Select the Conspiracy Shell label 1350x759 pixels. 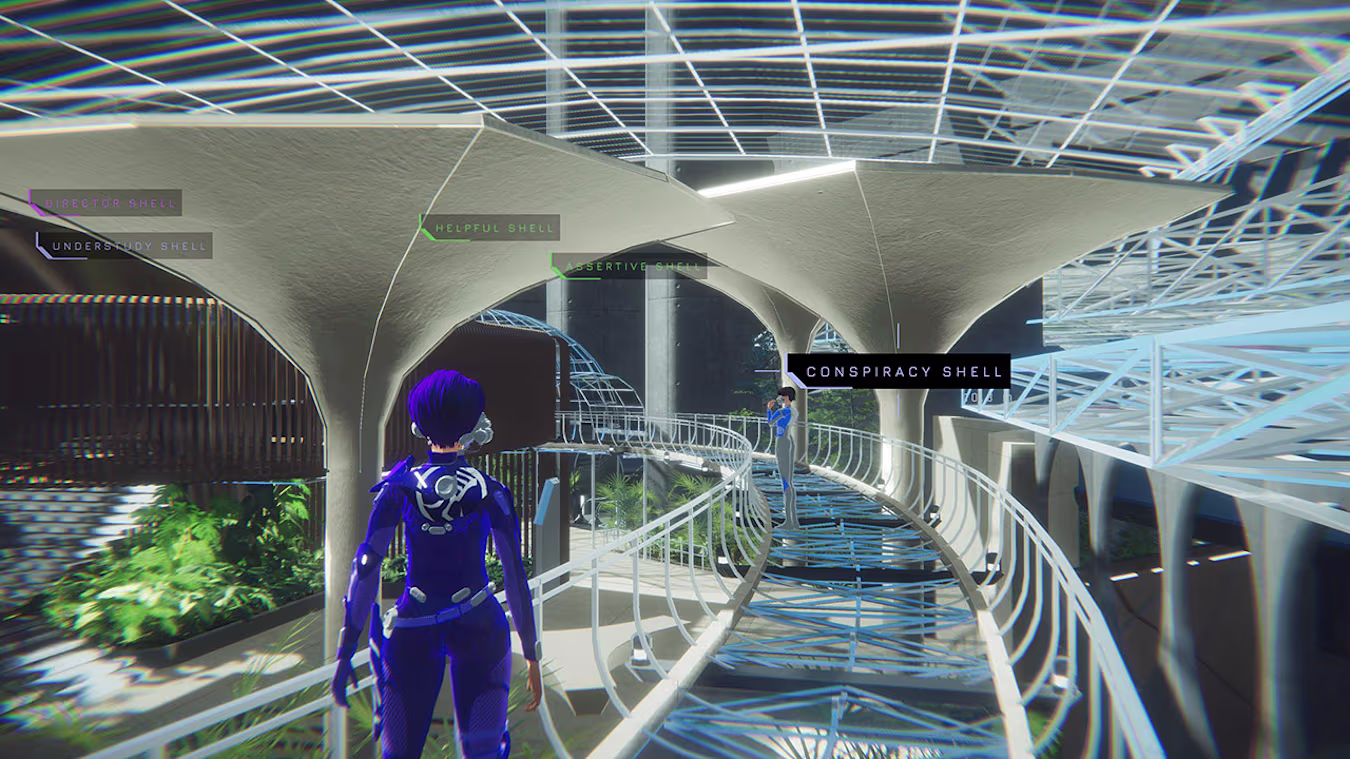902,371
